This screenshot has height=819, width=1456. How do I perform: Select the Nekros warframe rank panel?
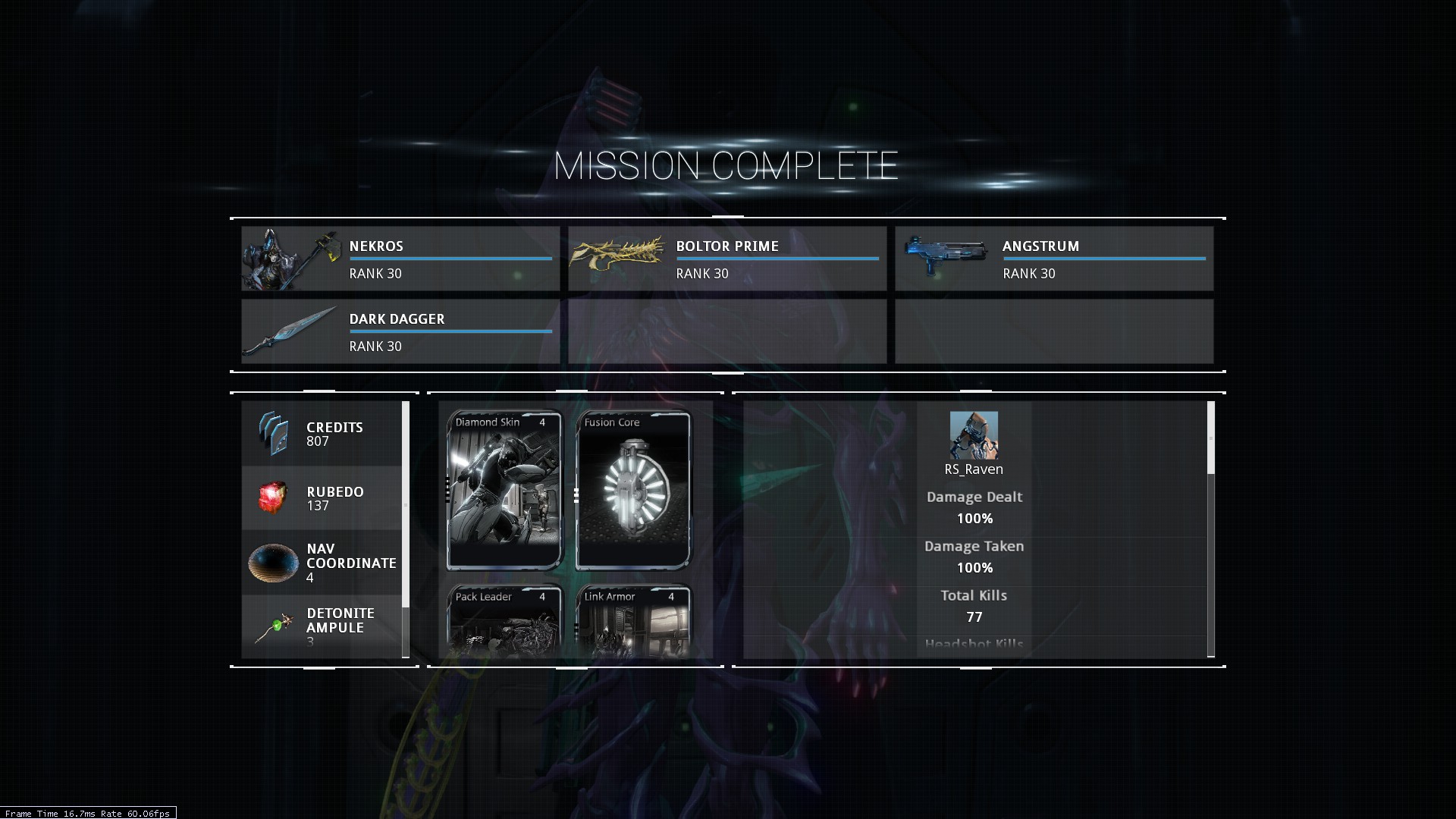click(400, 259)
